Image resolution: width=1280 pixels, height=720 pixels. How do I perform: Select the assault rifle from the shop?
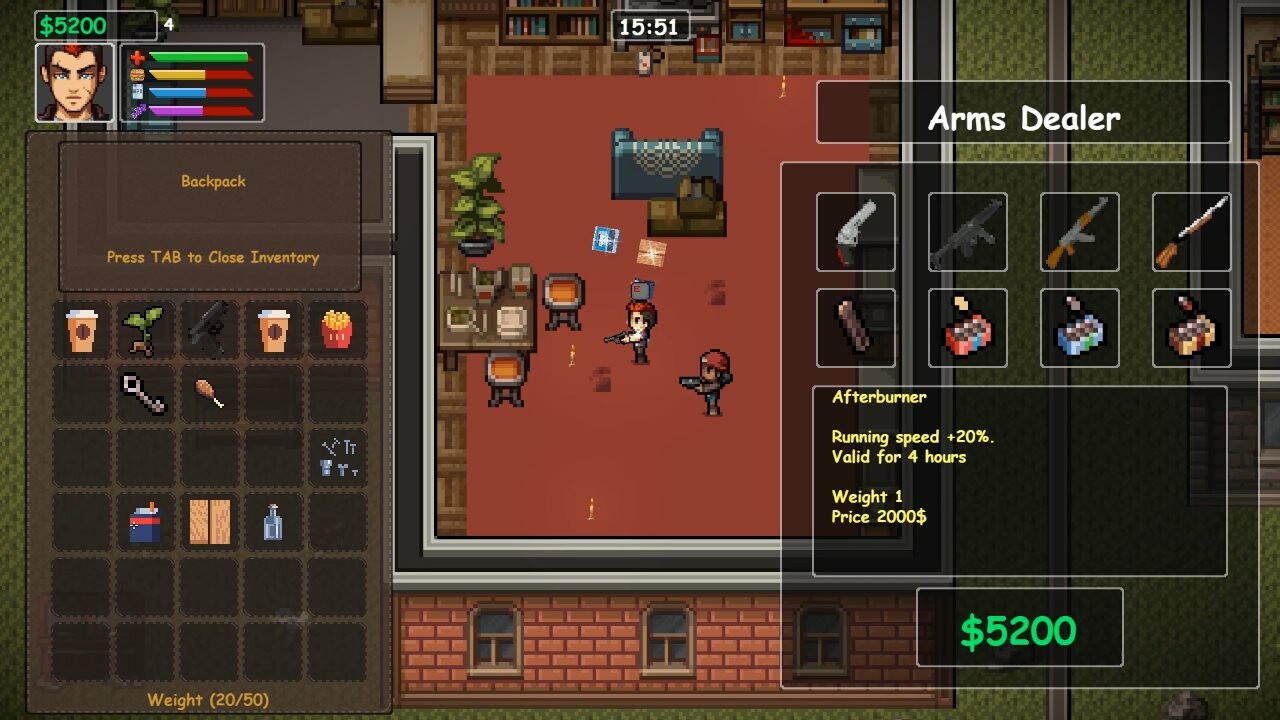(968, 230)
